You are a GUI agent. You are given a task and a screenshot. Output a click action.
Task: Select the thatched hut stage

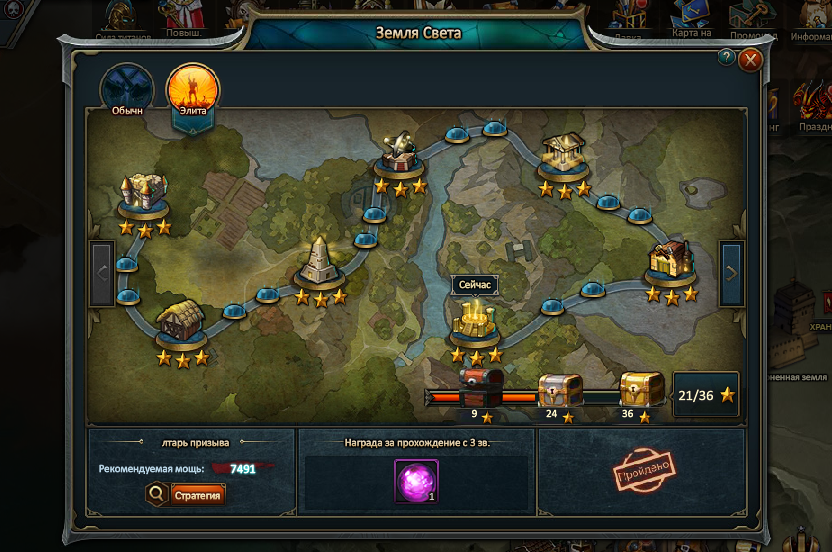182,324
